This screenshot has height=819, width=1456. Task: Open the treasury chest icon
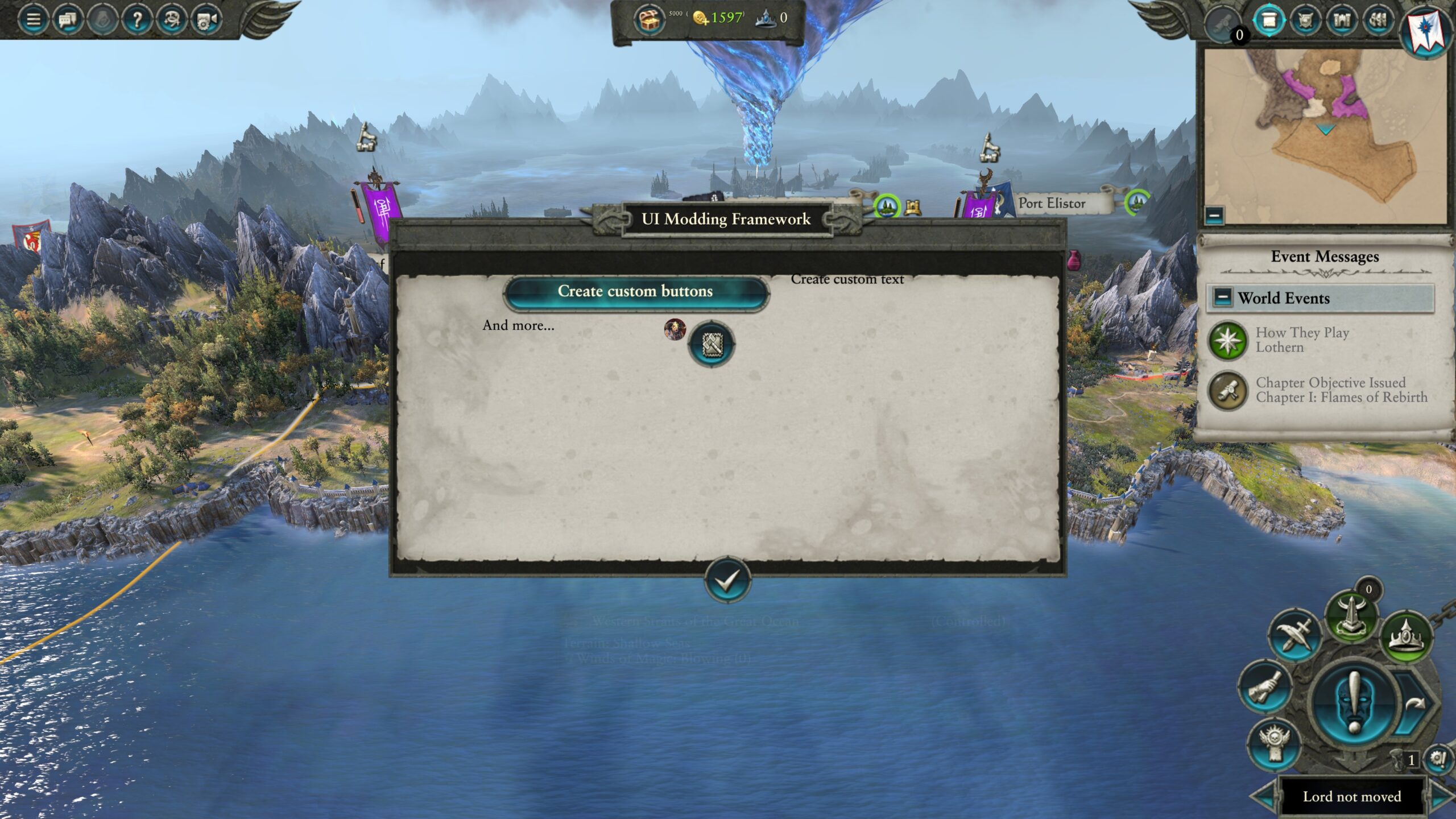(x=648, y=20)
